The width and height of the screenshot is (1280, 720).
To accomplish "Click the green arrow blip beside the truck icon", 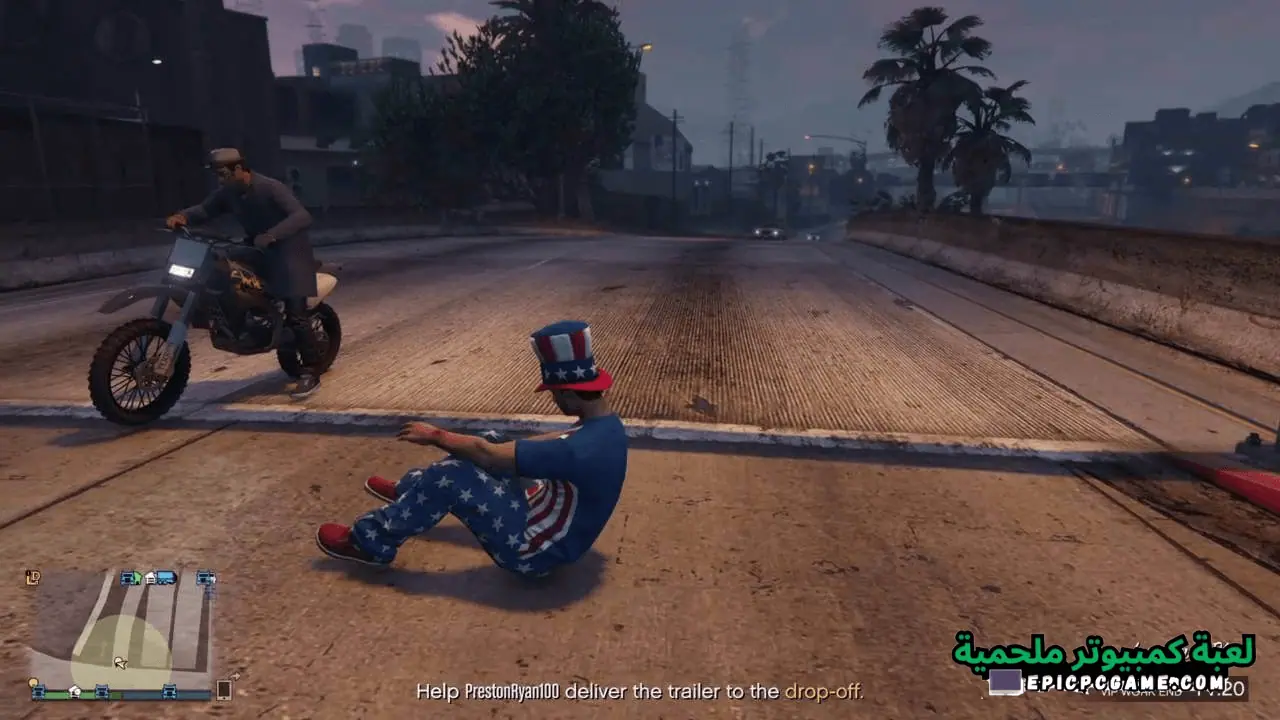I will point(136,577).
